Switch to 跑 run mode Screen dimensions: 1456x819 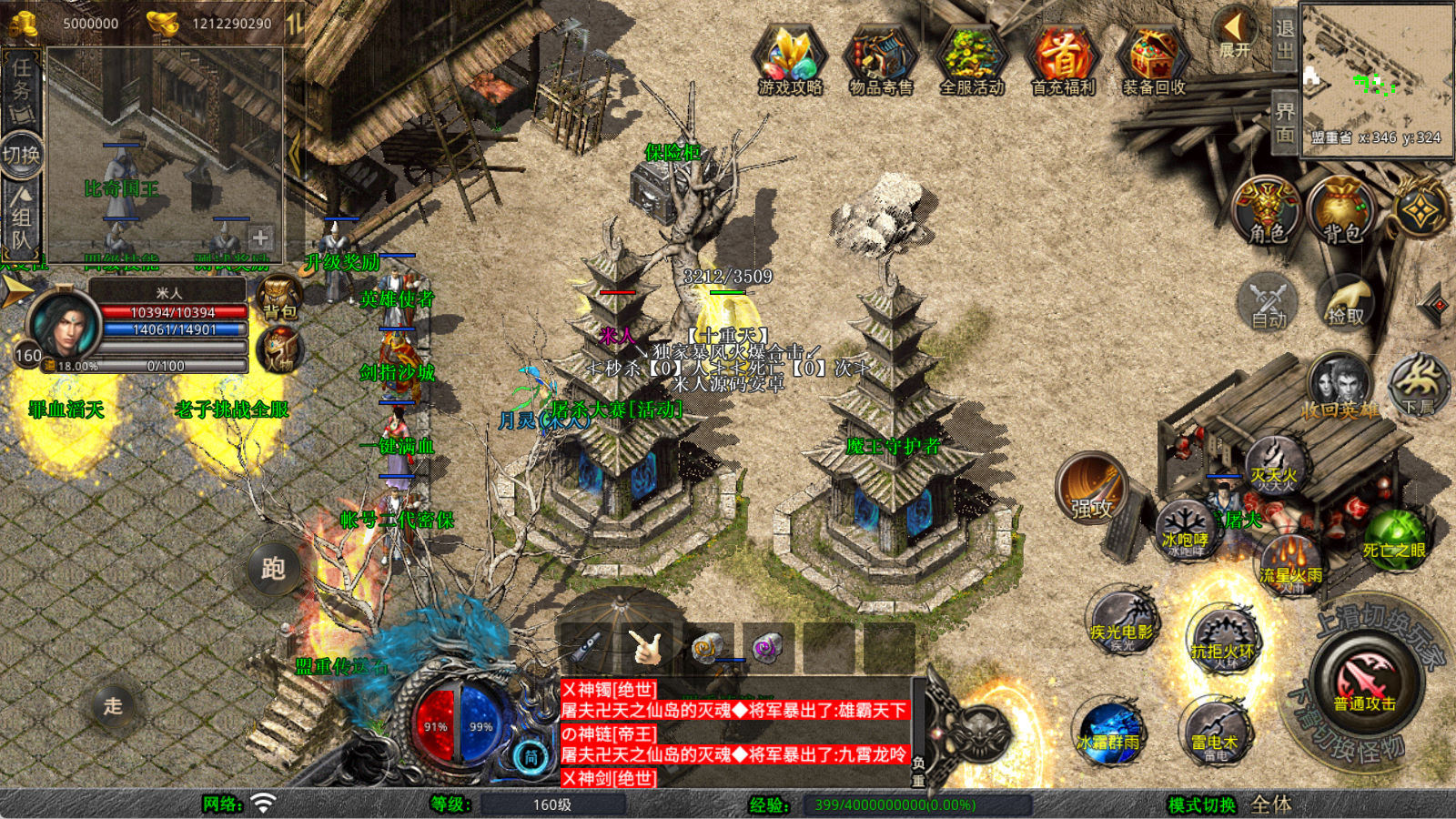(x=273, y=569)
